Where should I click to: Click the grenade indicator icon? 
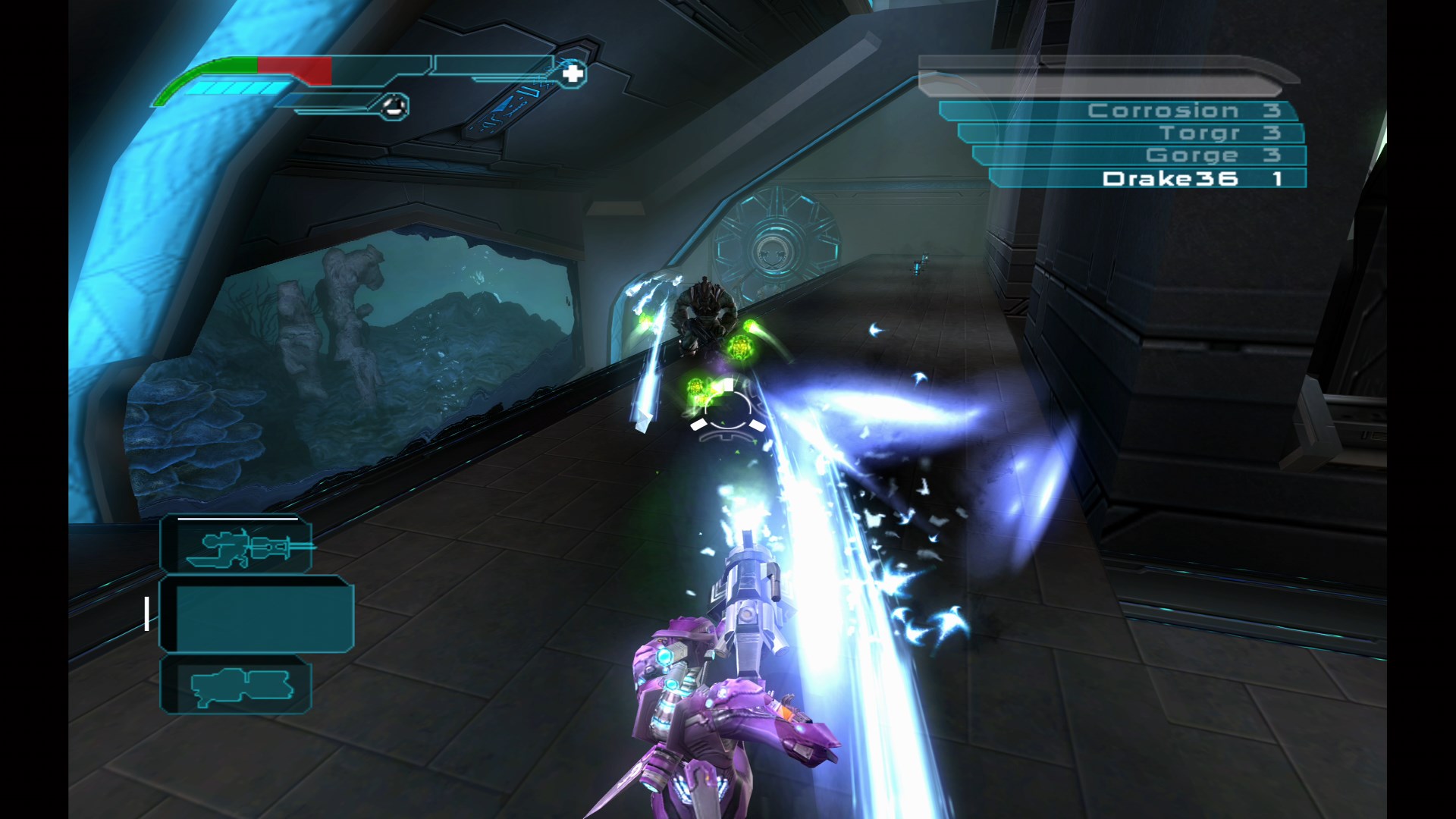[x=394, y=105]
